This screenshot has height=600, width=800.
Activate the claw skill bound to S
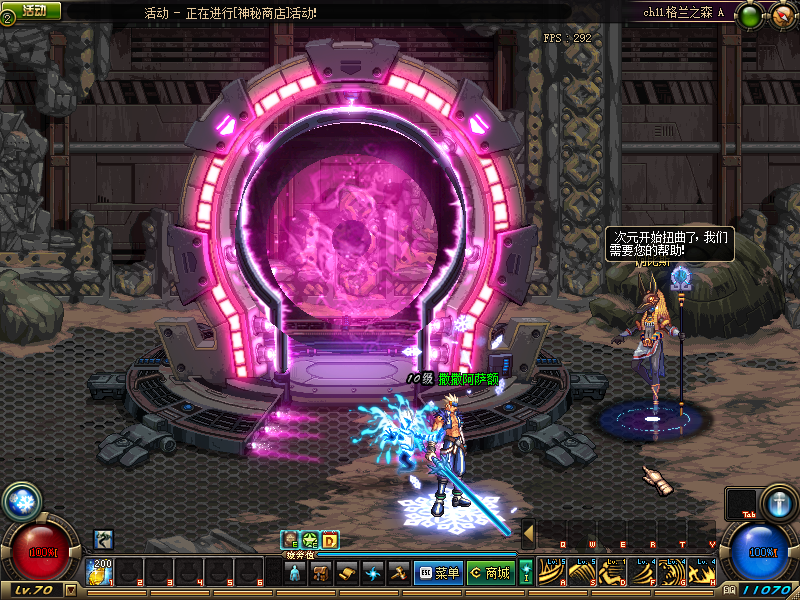coord(583,572)
